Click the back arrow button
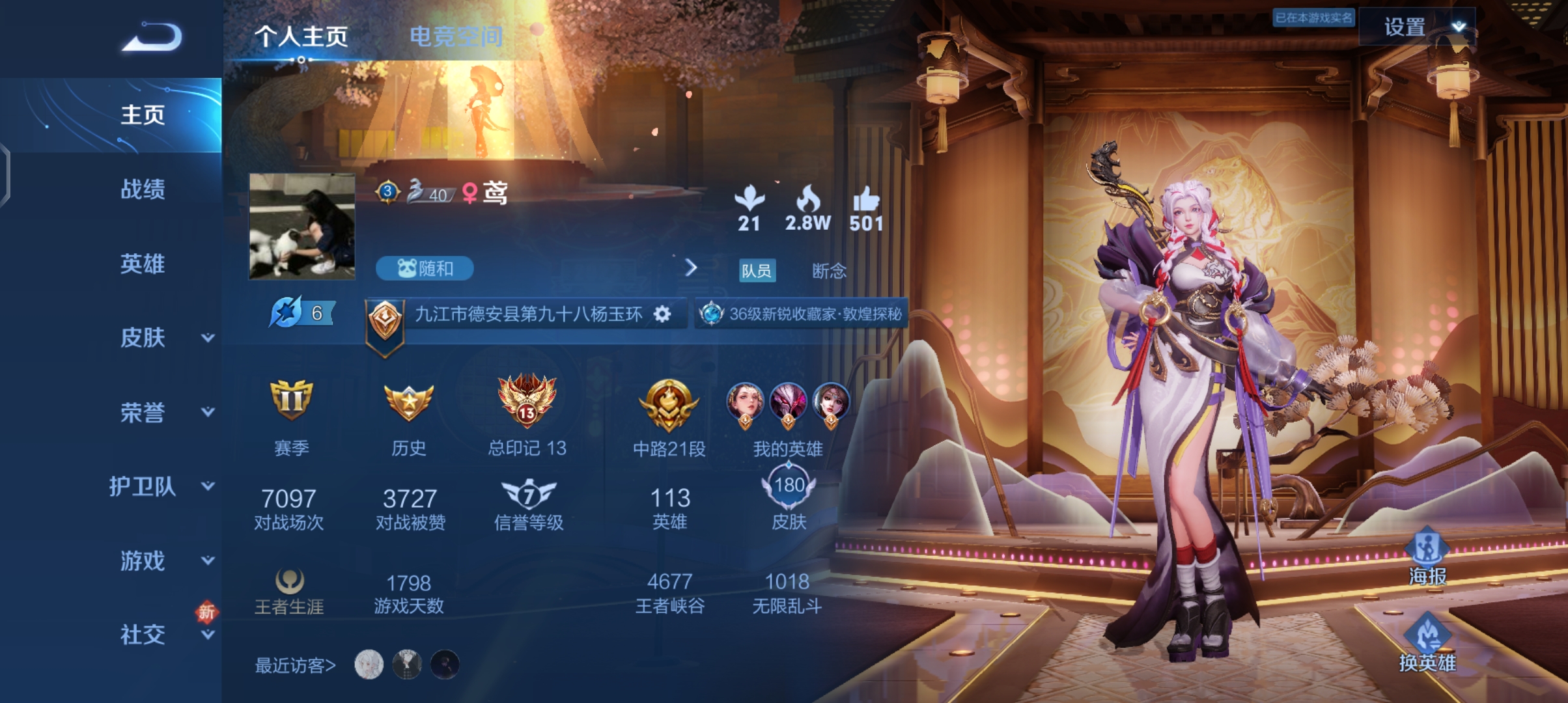The image size is (1568, 703). pyautogui.click(x=152, y=36)
